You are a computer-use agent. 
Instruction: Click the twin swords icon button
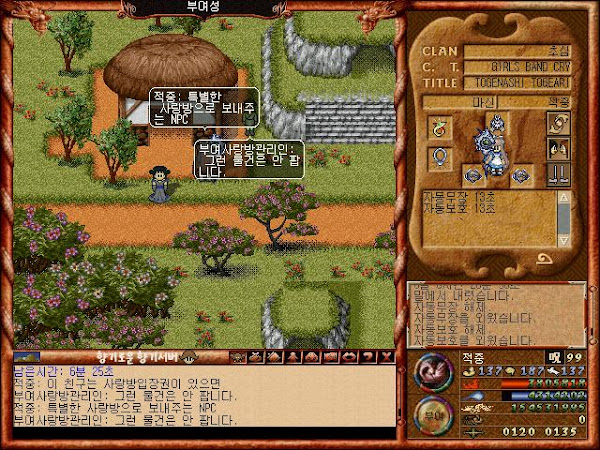pos(557,174)
